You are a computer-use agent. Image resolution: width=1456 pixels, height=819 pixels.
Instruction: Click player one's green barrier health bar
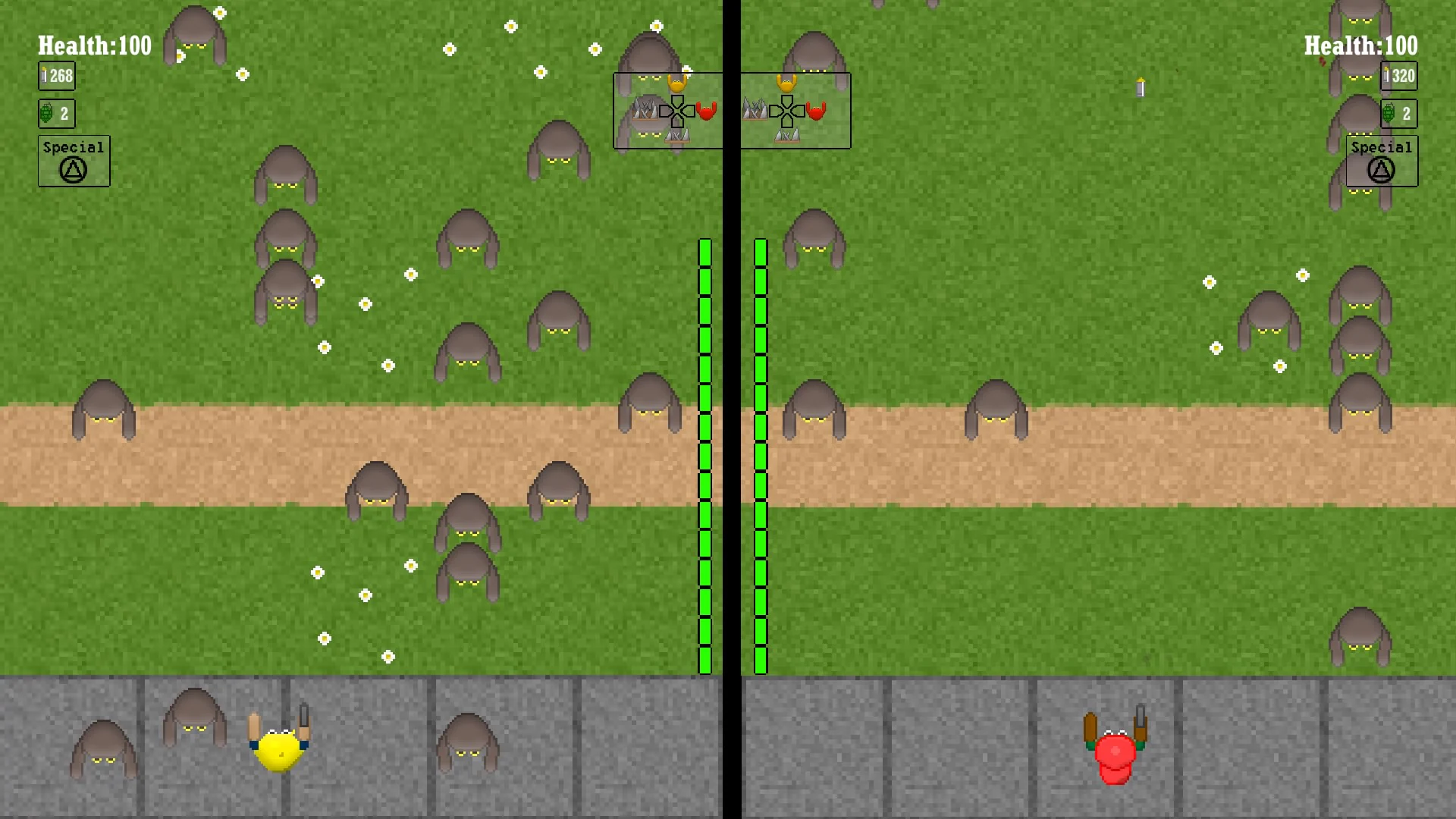[x=704, y=455]
